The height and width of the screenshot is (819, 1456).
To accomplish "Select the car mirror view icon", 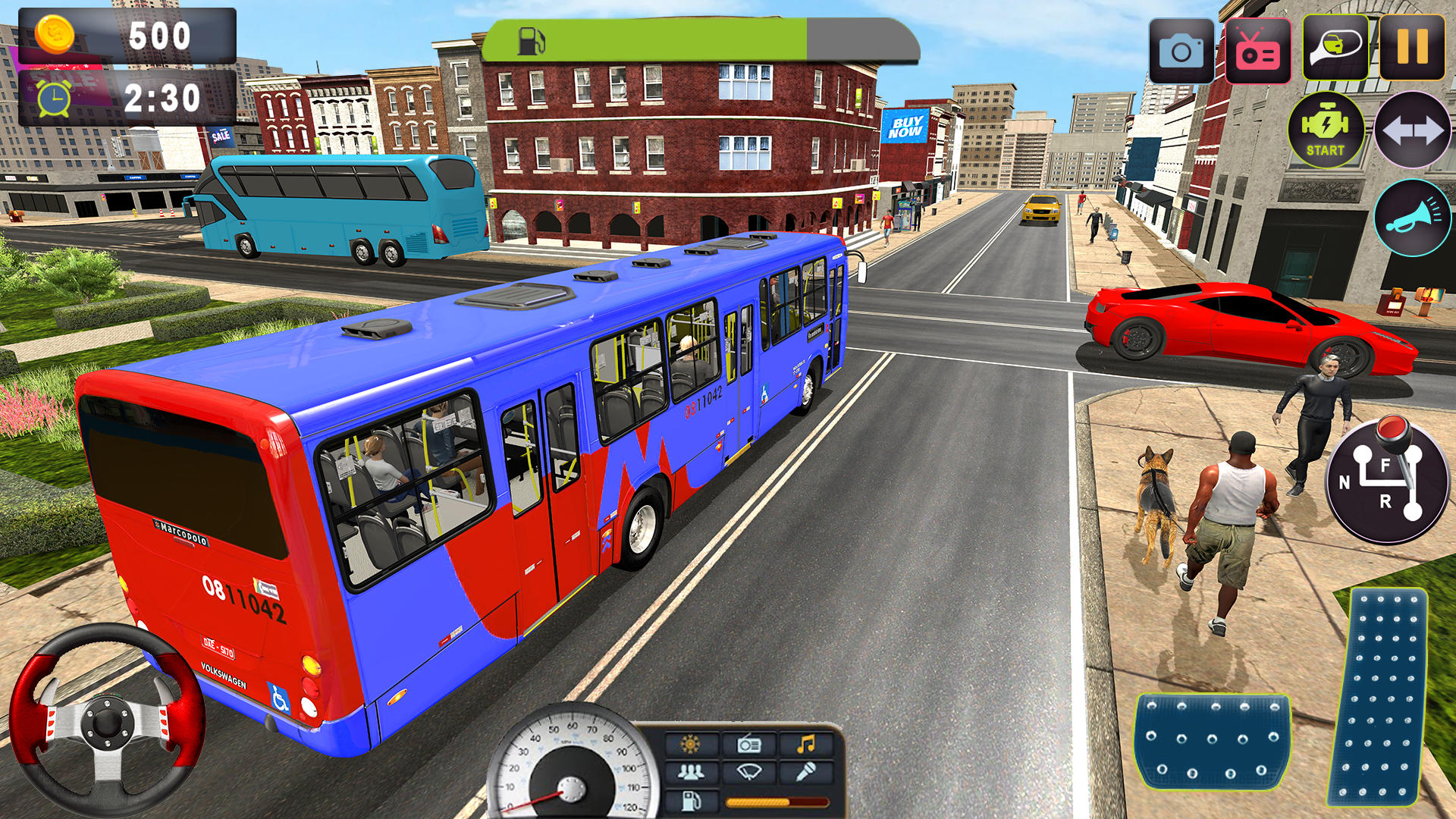I will click(1333, 48).
